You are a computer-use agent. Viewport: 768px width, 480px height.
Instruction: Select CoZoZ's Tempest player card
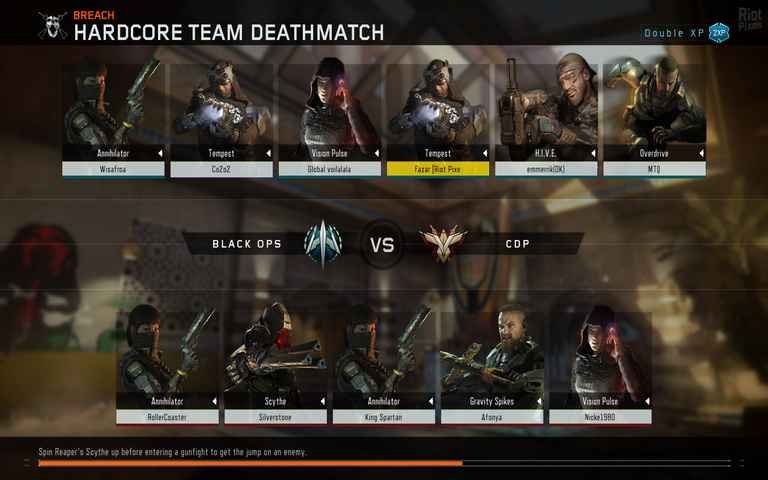(x=222, y=120)
